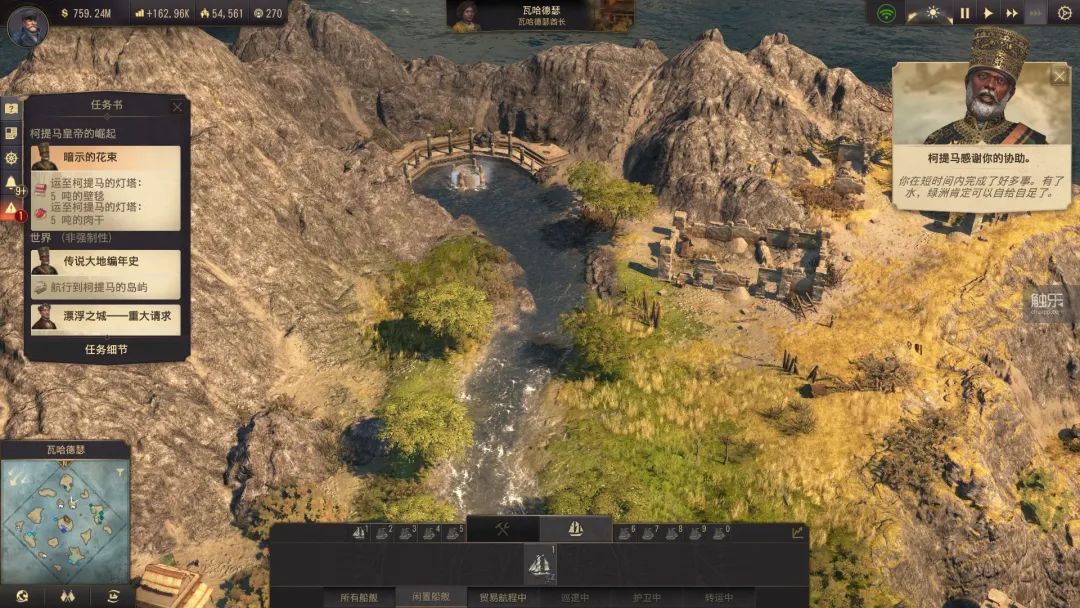The image size is (1080, 608).
Task: Select the 漂浮之城——重大请求 quest
Action: click(x=105, y=316)
